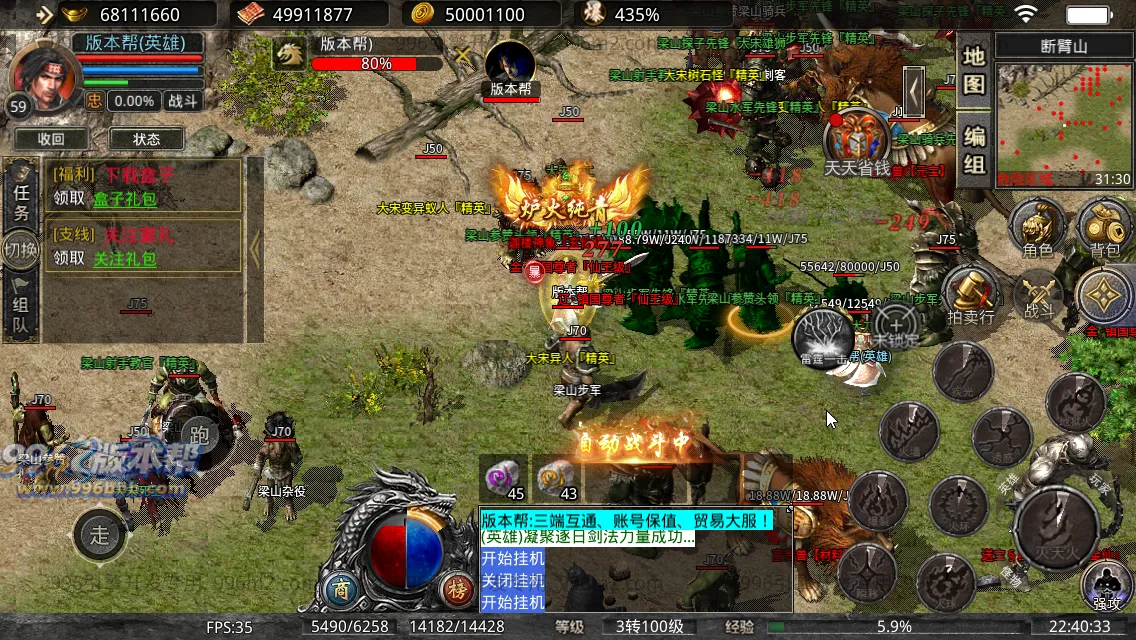Open the hero 状态 status panel
Image resolution: width=1136 pixels, height=640 pixels.
pyautogui.click(x=146, y=139)
